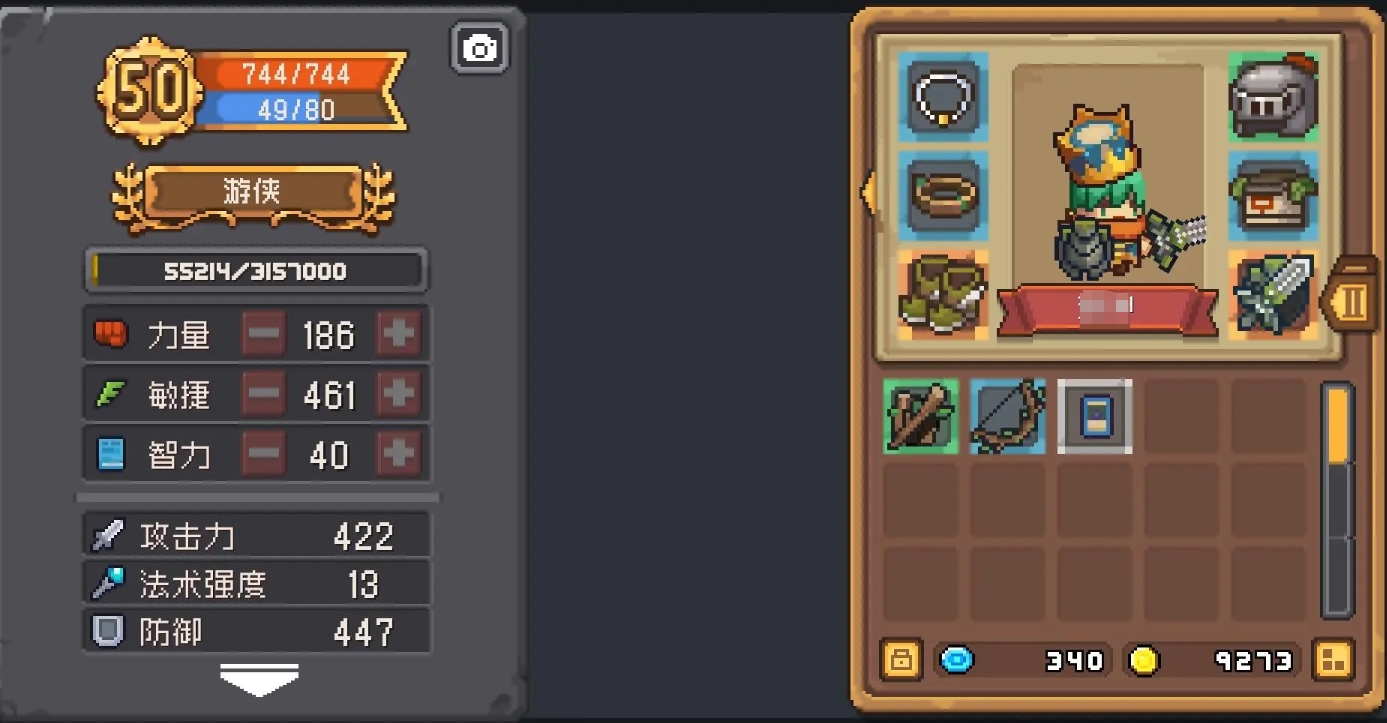
Task: Expand more stats with the down arrow
Action: click(259, 681)
